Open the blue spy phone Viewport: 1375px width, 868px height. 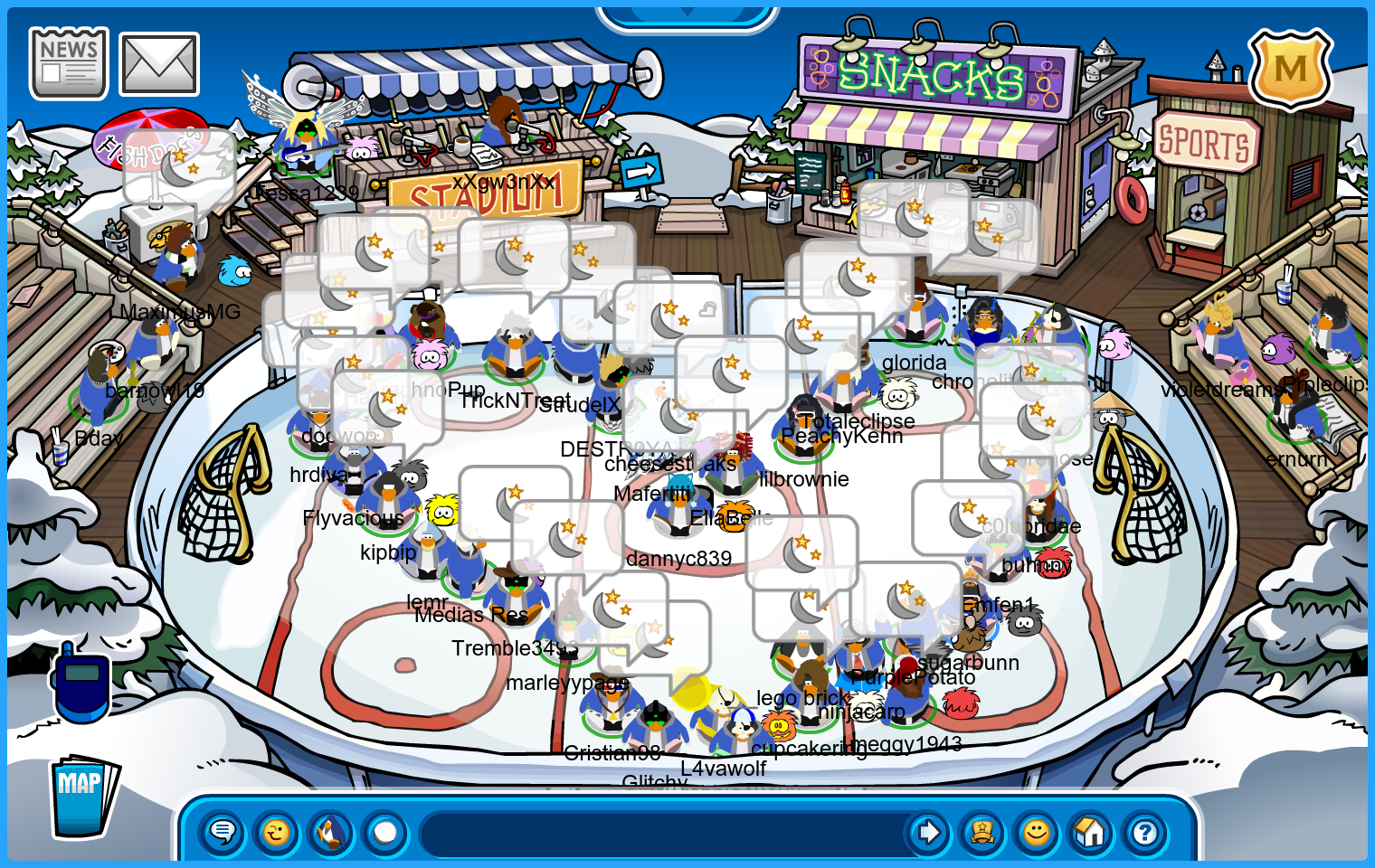pyautogui.click(x=81, y=683)
